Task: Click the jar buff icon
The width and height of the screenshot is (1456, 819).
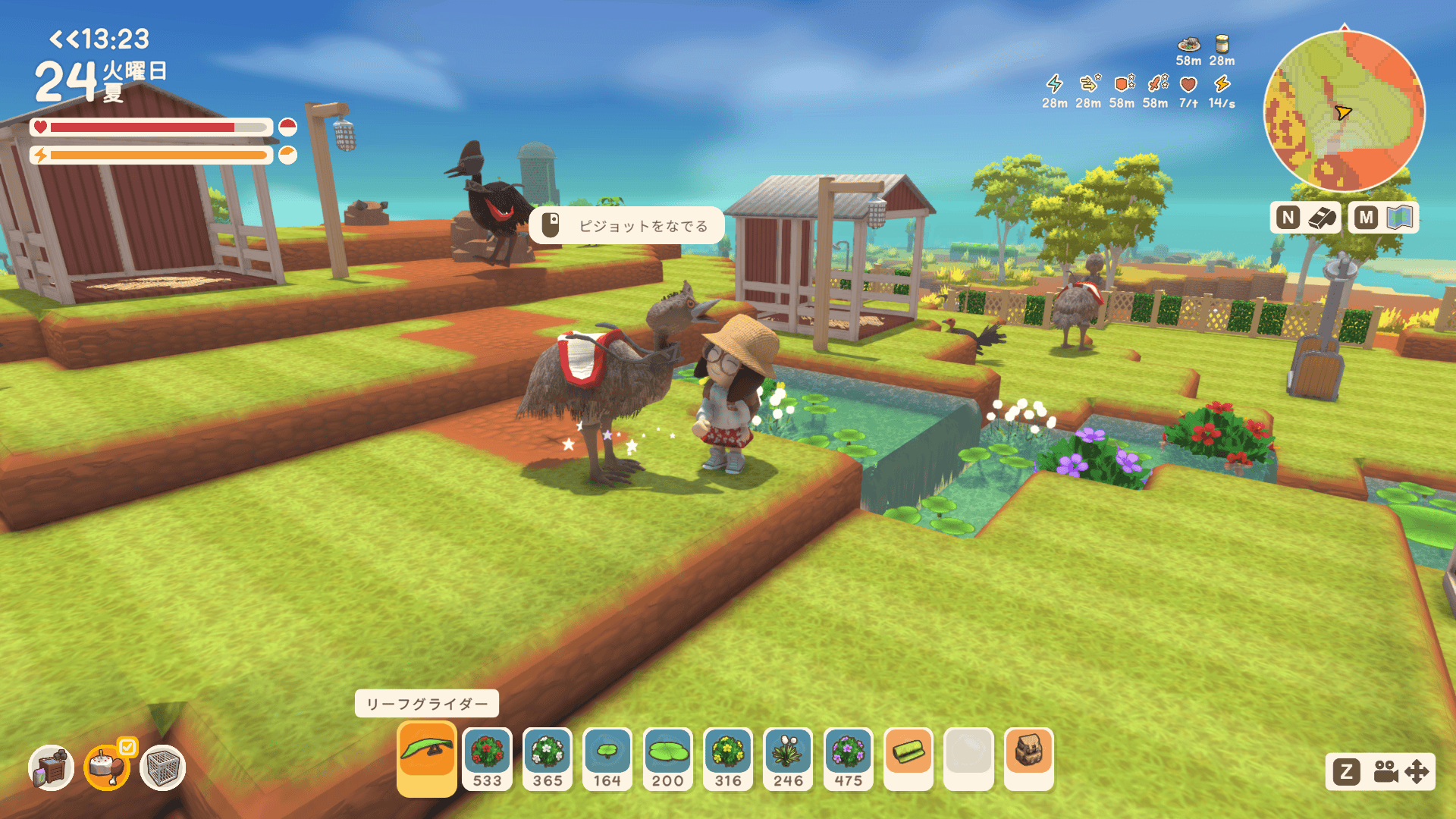Action: [x=1222, y=44]
